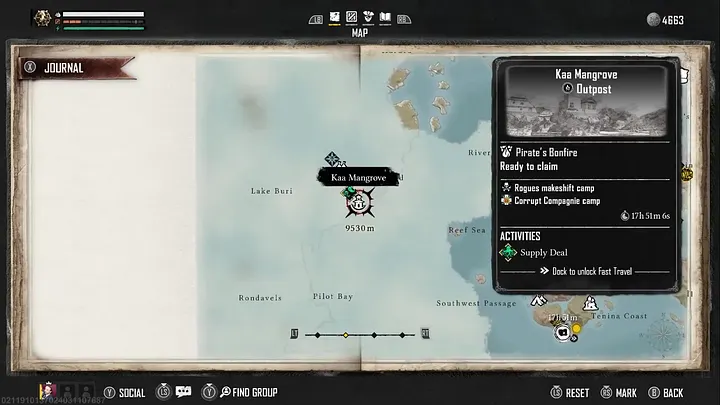
Task: Open the chat speech bubble icon
Action: 183,392
